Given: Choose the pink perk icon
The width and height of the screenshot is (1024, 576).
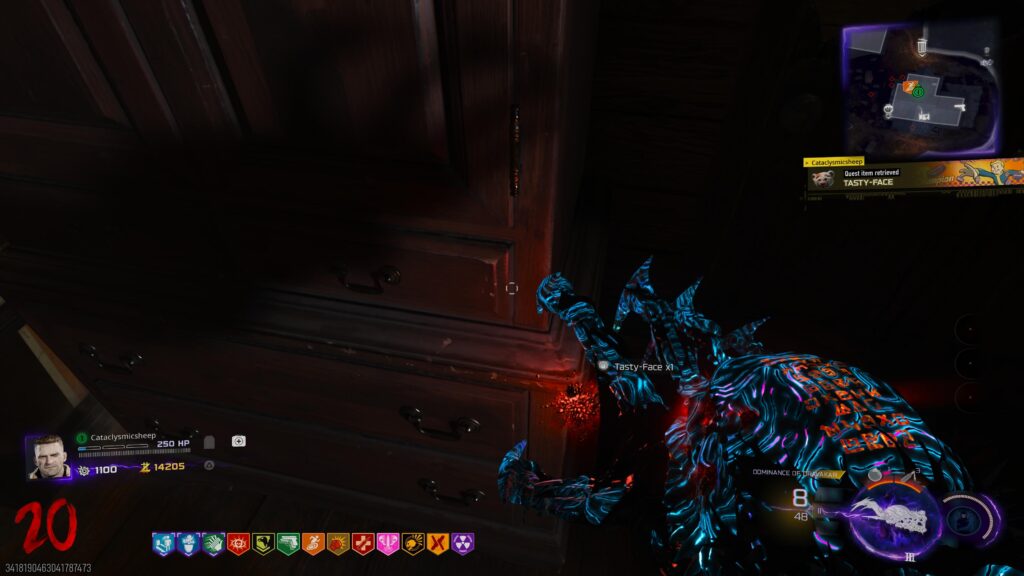Looking at the screenshot, I should click(388, 544).
